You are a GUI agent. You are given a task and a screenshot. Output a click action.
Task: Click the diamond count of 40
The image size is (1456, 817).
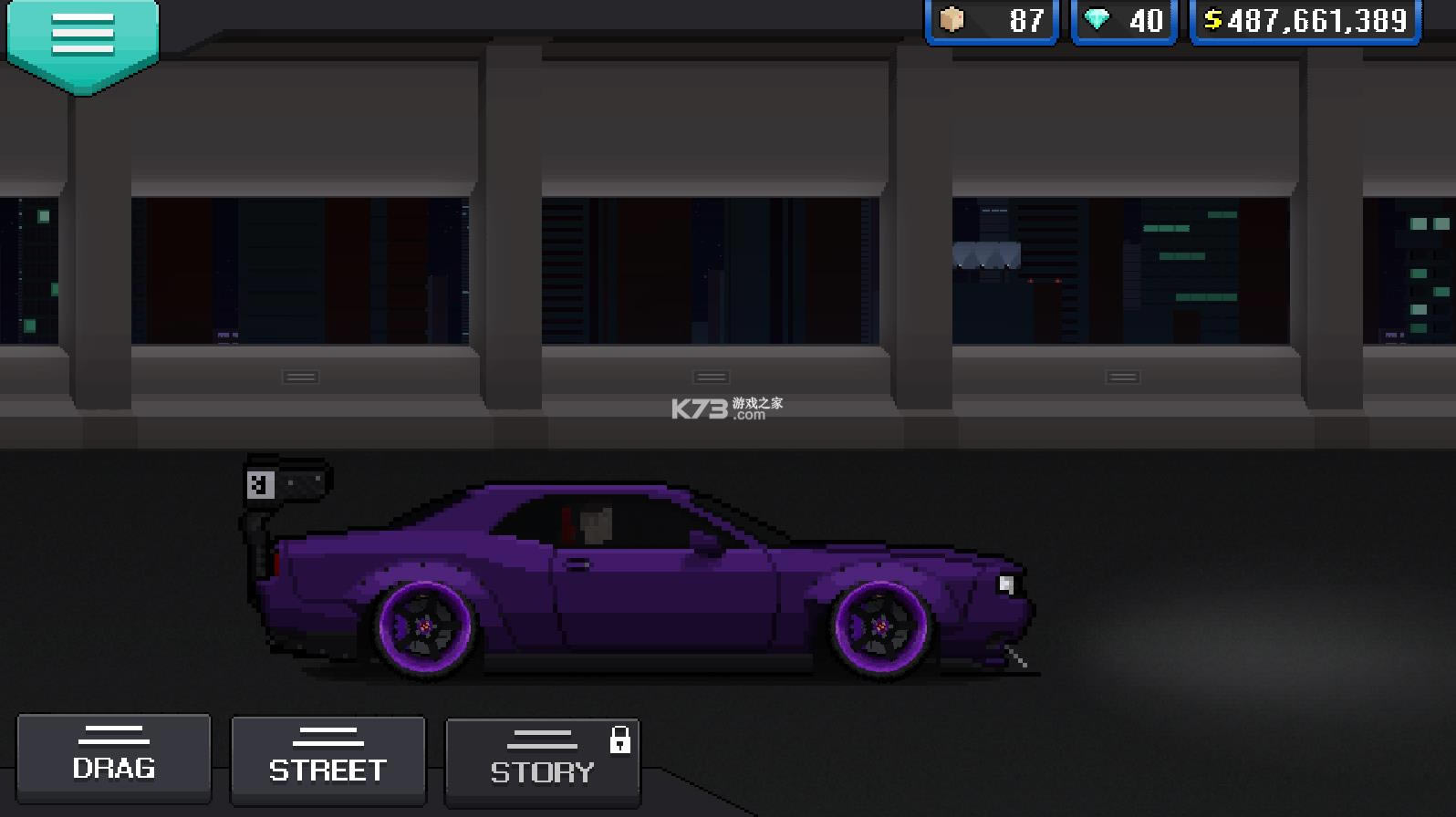[x=1146, y=20]
